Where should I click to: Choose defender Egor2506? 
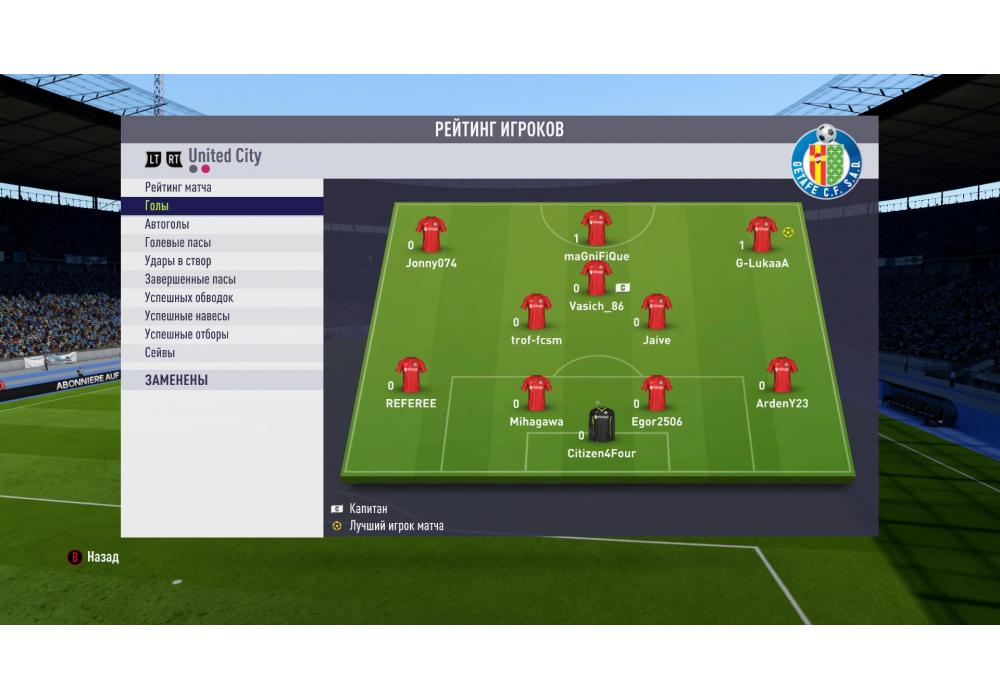tap(656, 394)
